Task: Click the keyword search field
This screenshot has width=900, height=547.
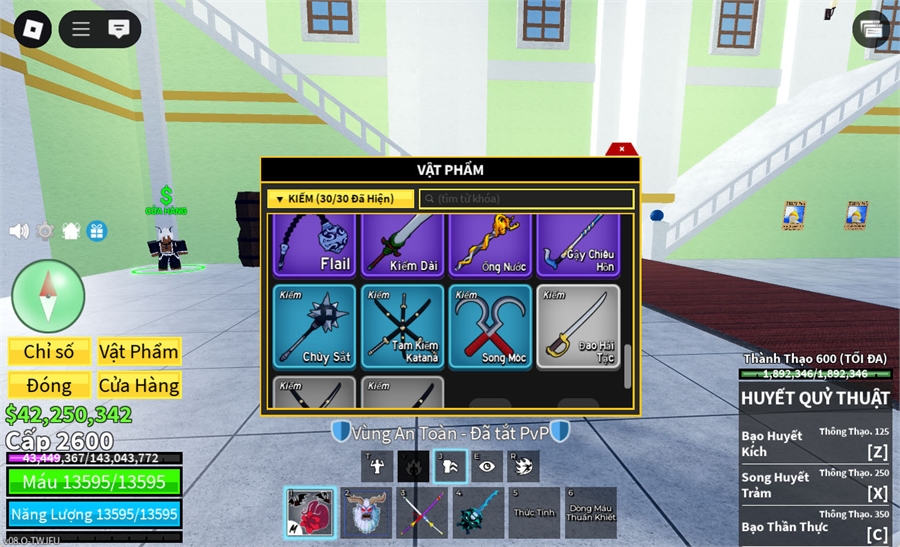Action: (526, 199)
